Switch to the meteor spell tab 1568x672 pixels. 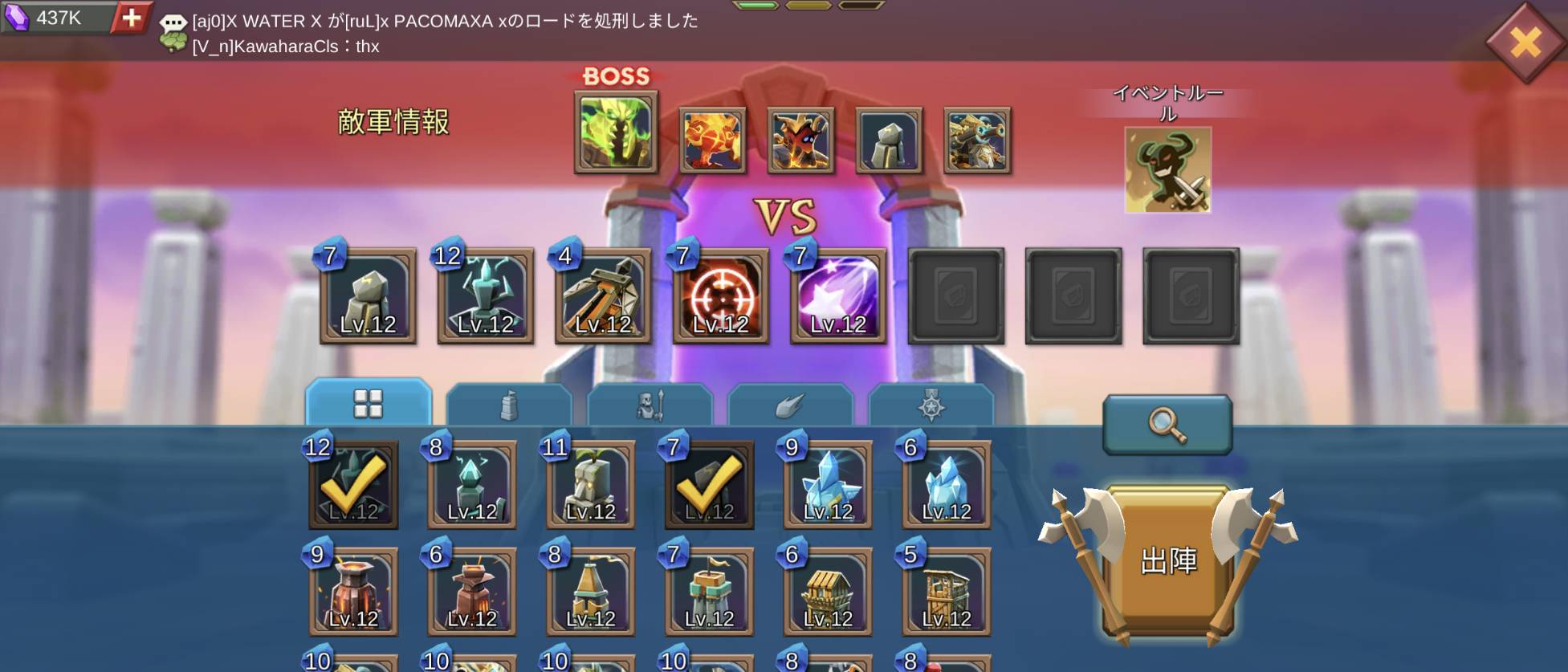pyautogui.click(x=790, y=405)
